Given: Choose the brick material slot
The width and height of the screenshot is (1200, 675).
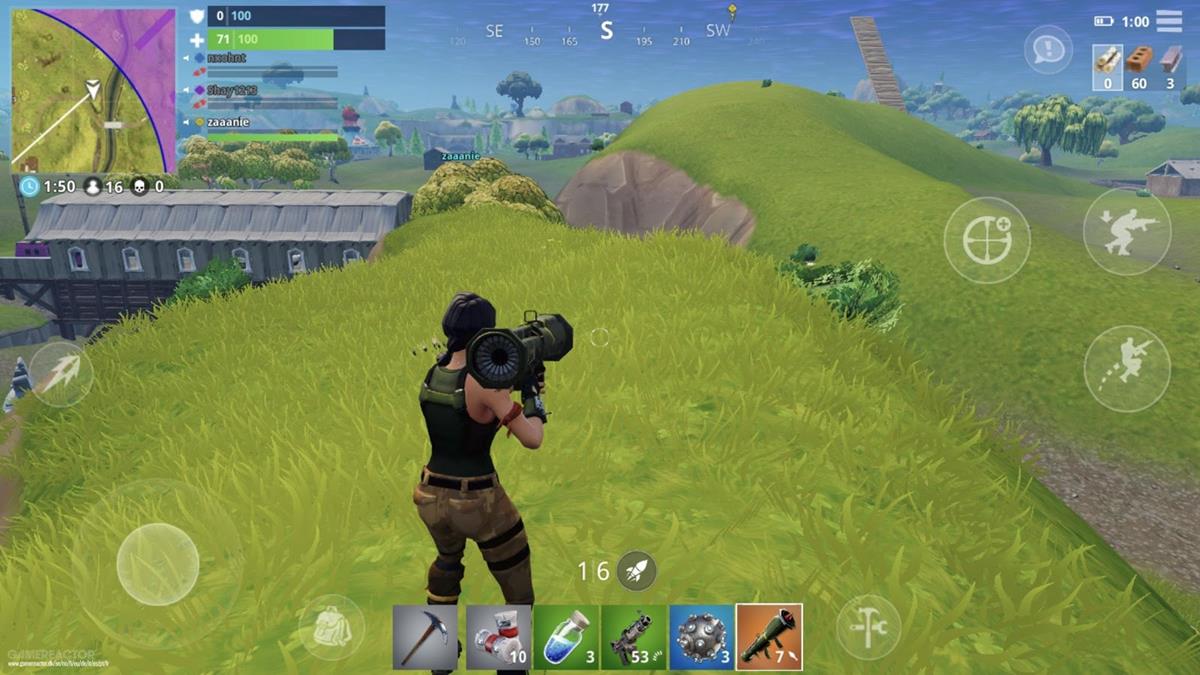Looking at the screenshot, I should [1137, 67].
